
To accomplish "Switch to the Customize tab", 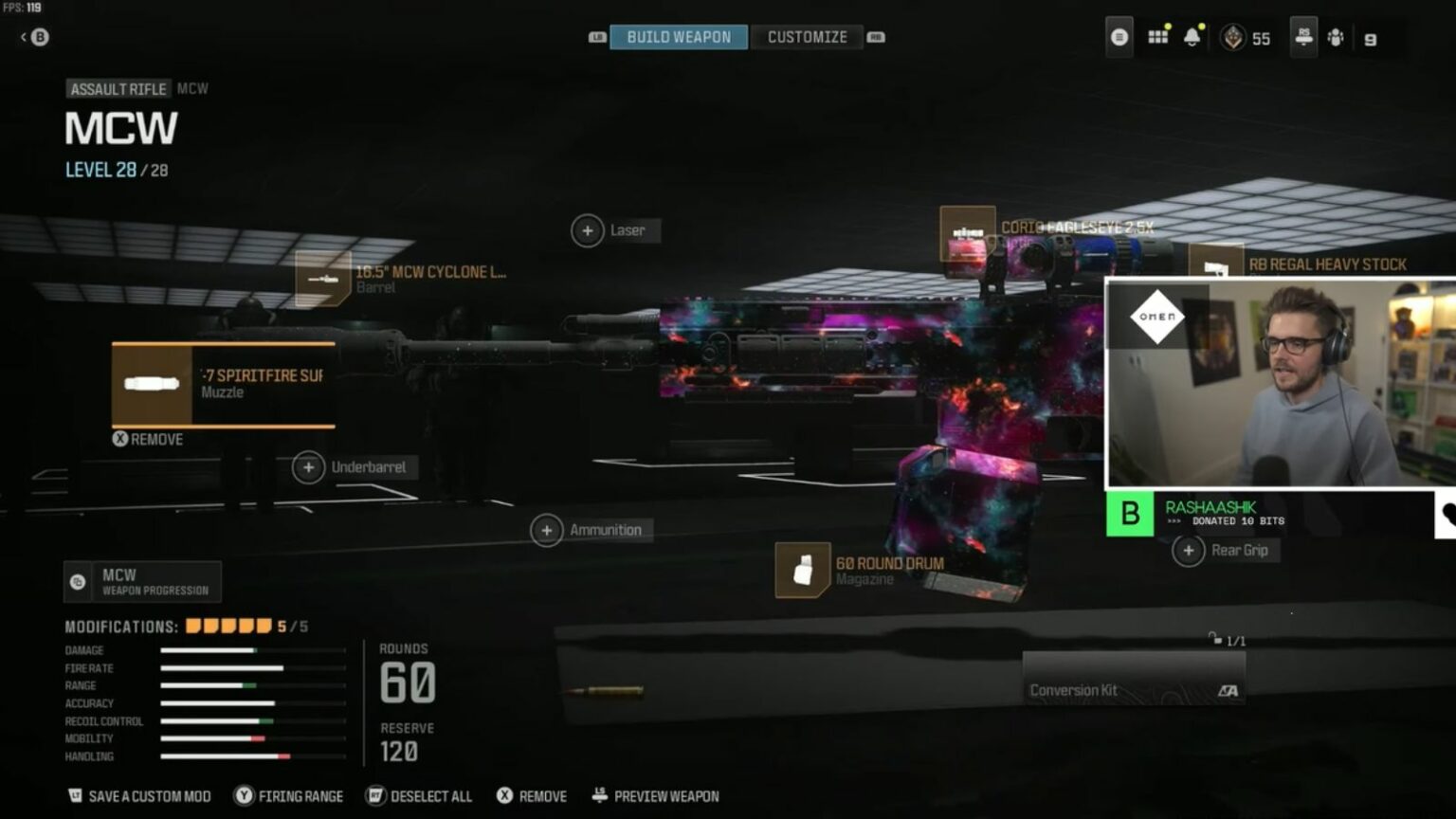I will pos(807,36).
